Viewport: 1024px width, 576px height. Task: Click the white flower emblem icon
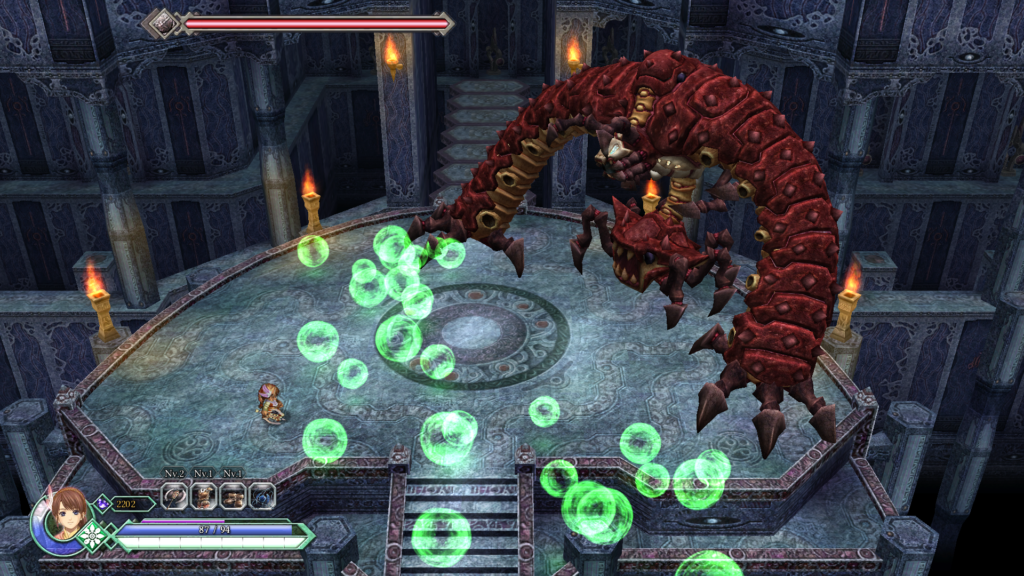click(x=93, y=536)
